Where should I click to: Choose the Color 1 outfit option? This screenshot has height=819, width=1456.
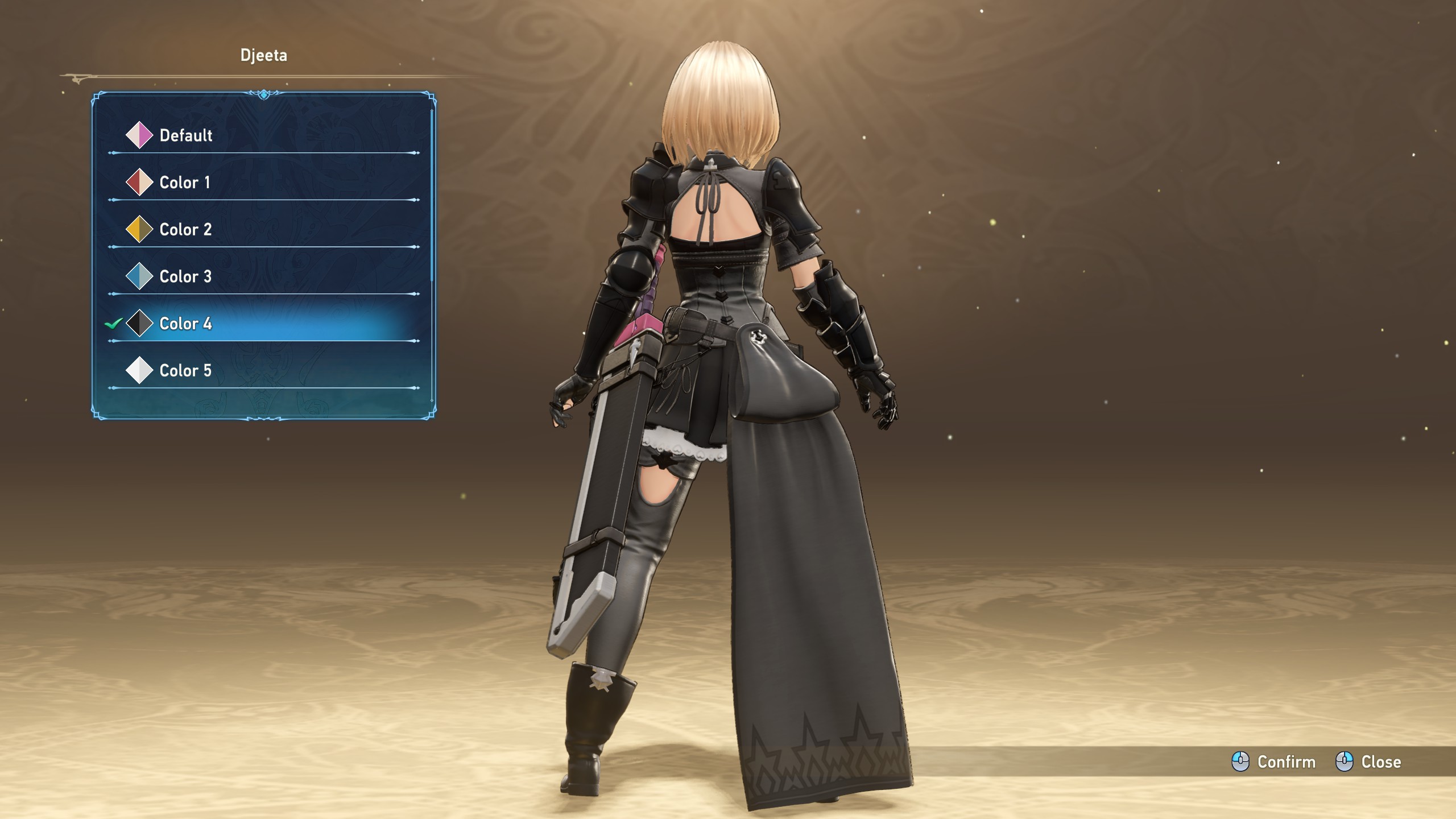click(184, 183)
